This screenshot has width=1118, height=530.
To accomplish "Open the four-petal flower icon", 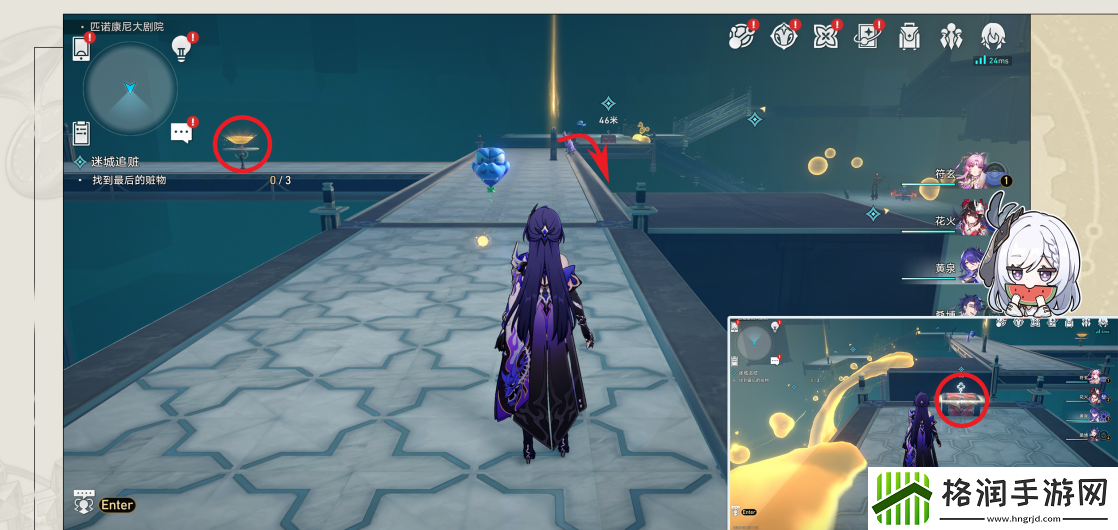I will coord(825,36).
